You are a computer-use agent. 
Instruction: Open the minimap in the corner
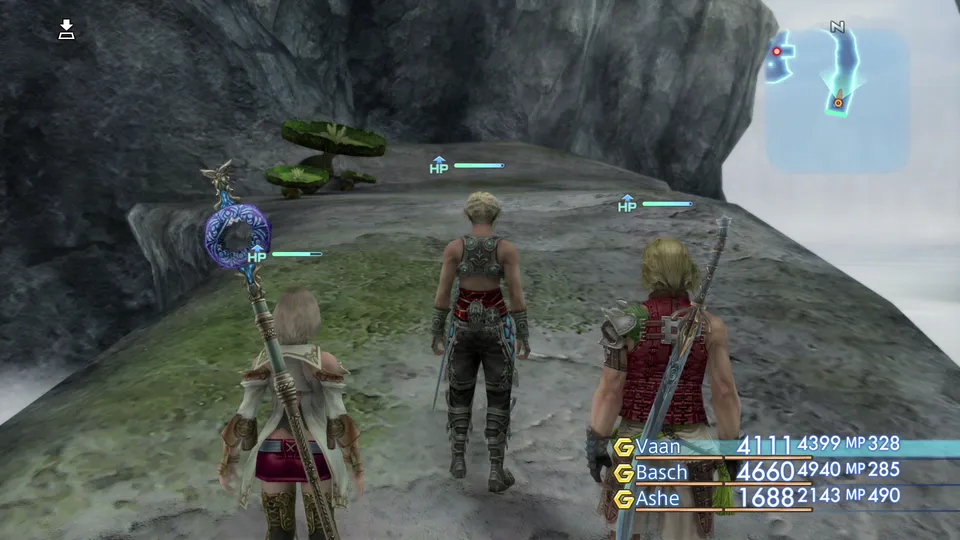coord(838,98)
